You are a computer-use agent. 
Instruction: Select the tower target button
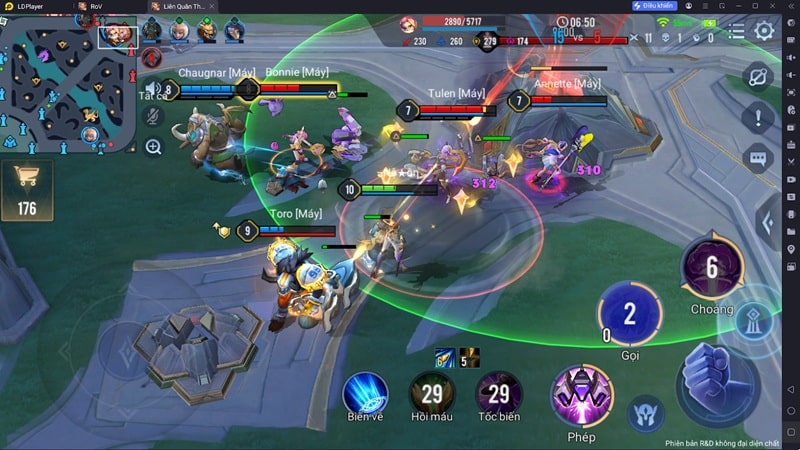(x=753, y=319)
